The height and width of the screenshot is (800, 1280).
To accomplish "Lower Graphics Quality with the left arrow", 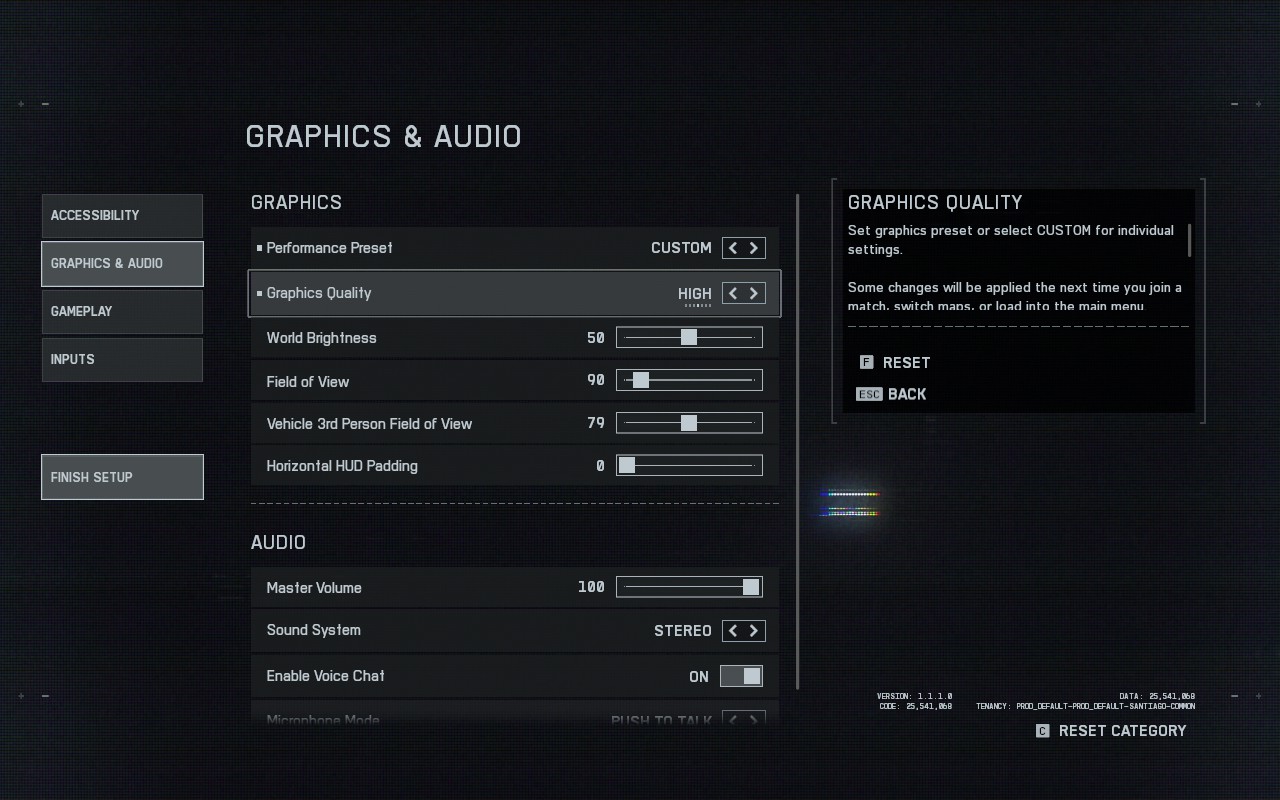I will (x=733, y=293).
